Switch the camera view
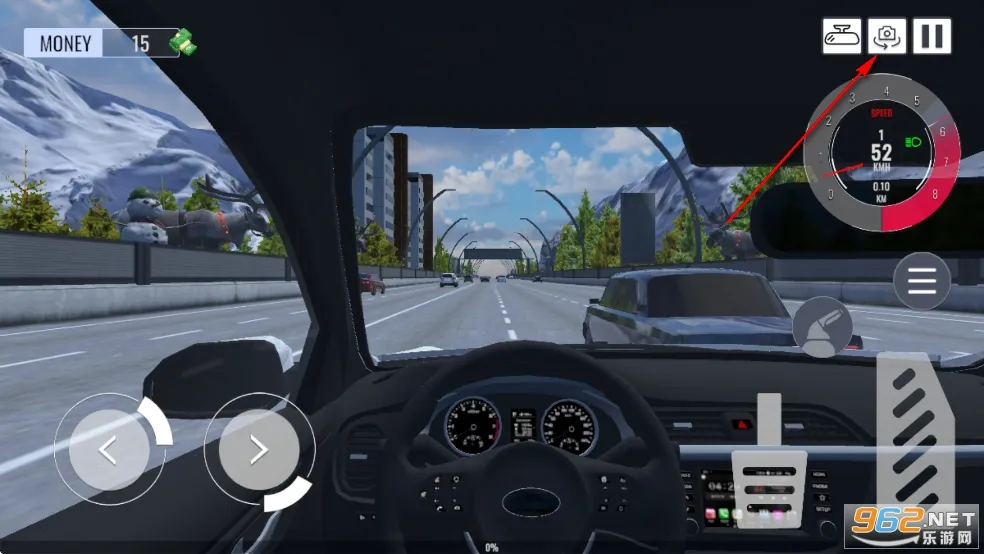Image resolution: width=984 pixels, height=554 pixels. 886,36
